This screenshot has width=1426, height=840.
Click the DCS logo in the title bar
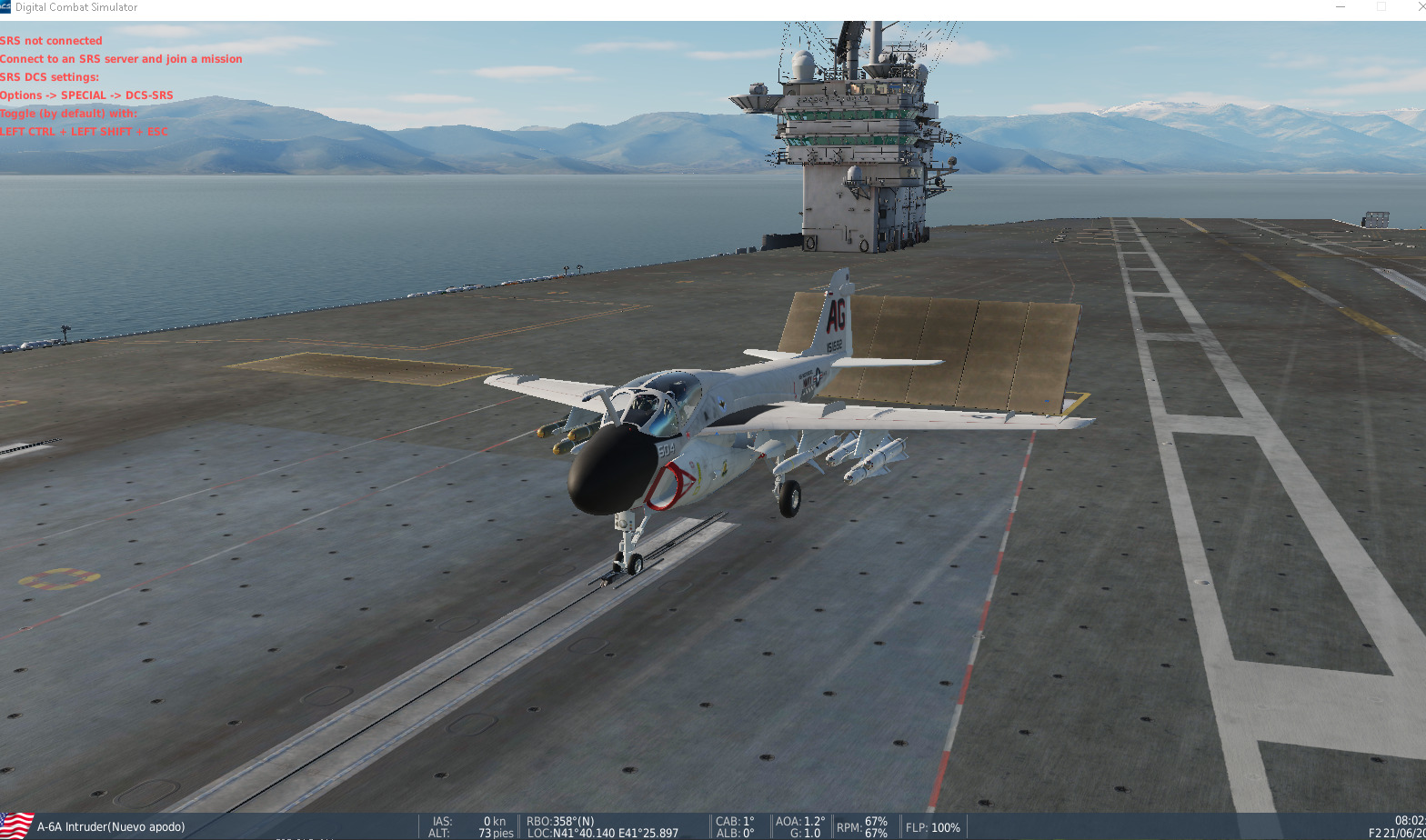click(x=7, y=6)
